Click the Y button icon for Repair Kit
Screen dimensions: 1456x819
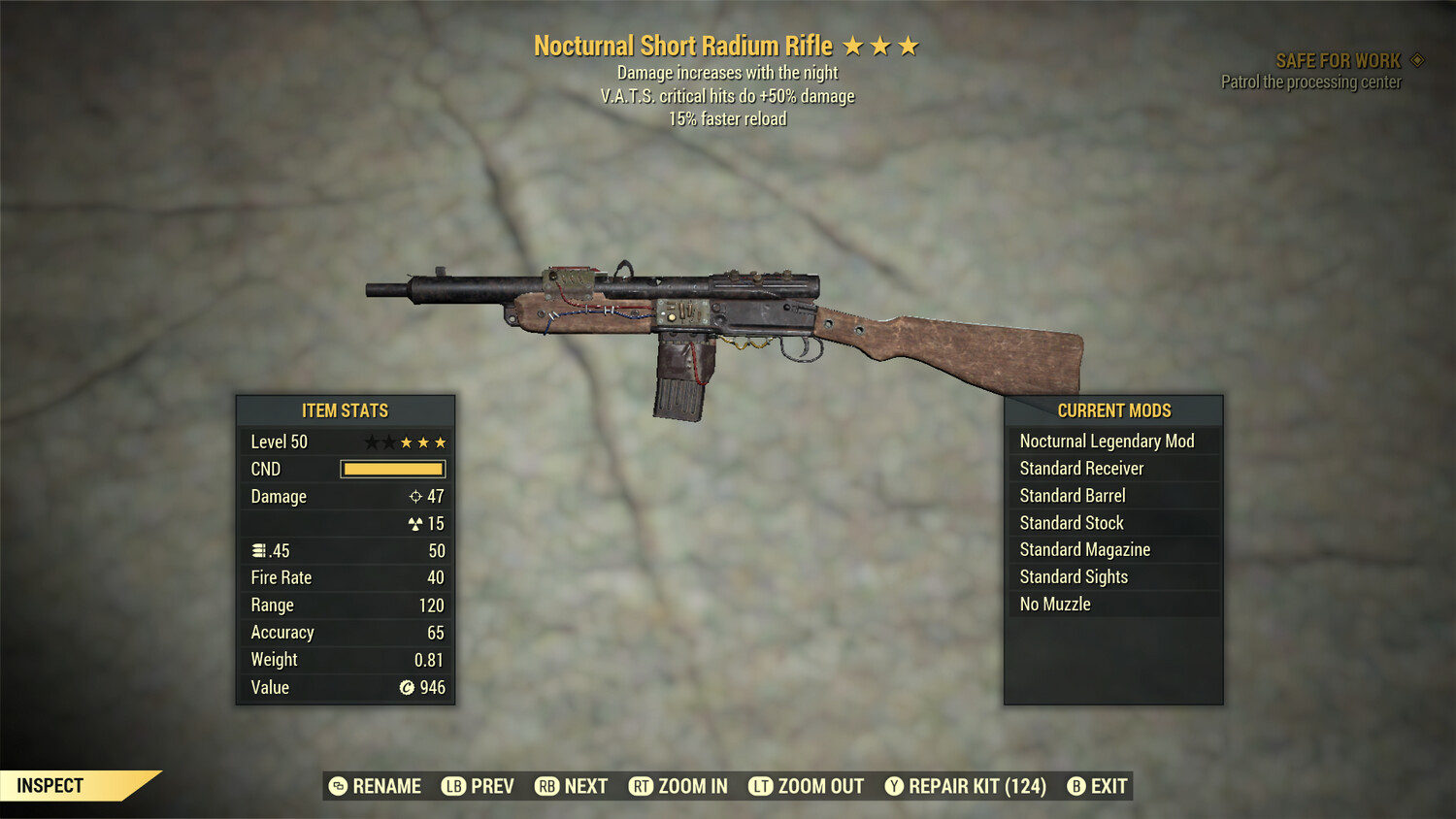[x=892, y=786]
